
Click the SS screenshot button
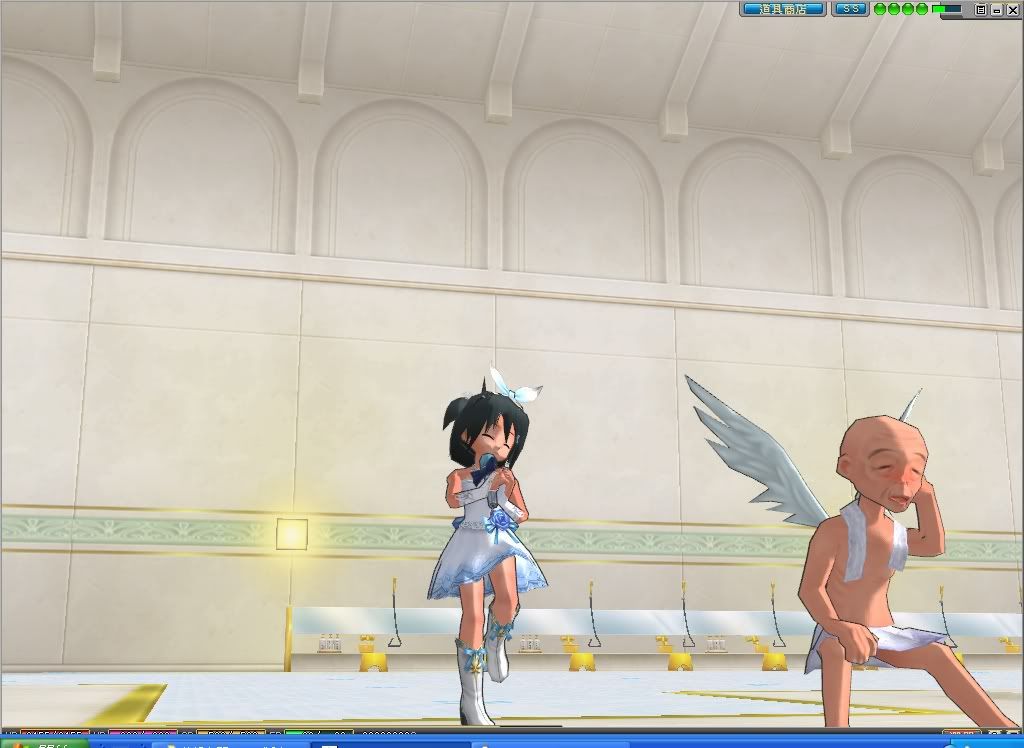tap(850, 9)
